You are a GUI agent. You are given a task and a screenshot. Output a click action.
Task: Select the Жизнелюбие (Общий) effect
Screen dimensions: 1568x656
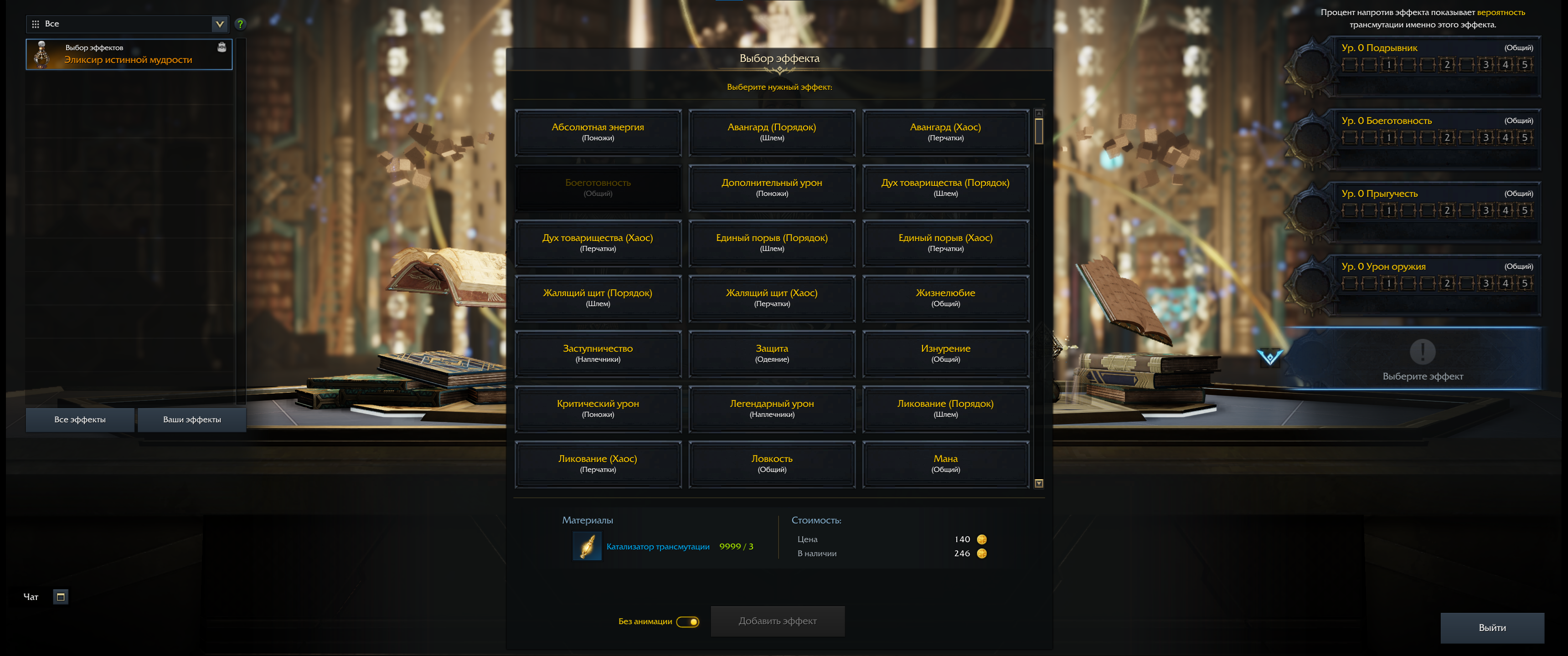coord(945,297)
